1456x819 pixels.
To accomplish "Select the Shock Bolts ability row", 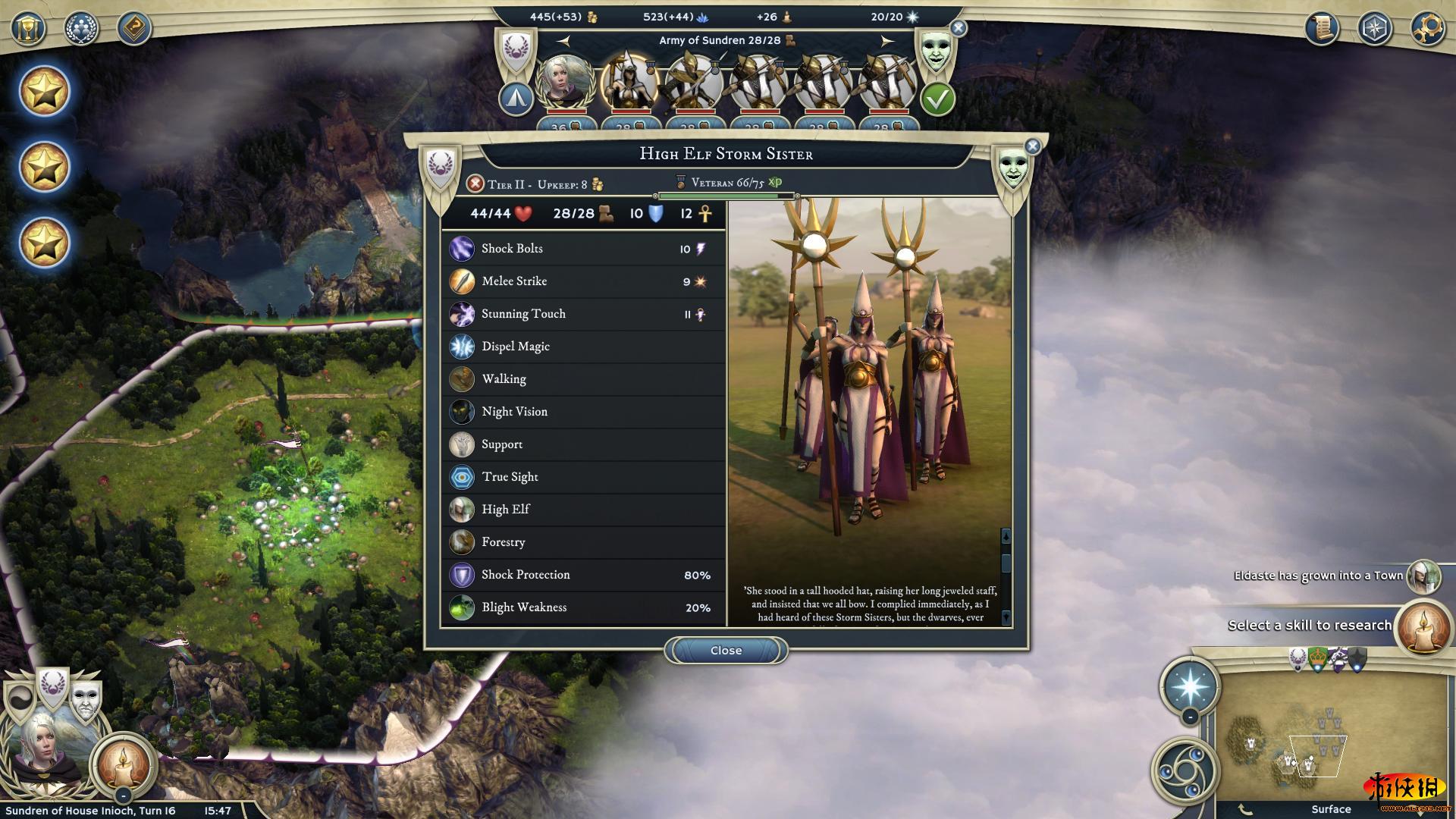I will click(582, 249).
